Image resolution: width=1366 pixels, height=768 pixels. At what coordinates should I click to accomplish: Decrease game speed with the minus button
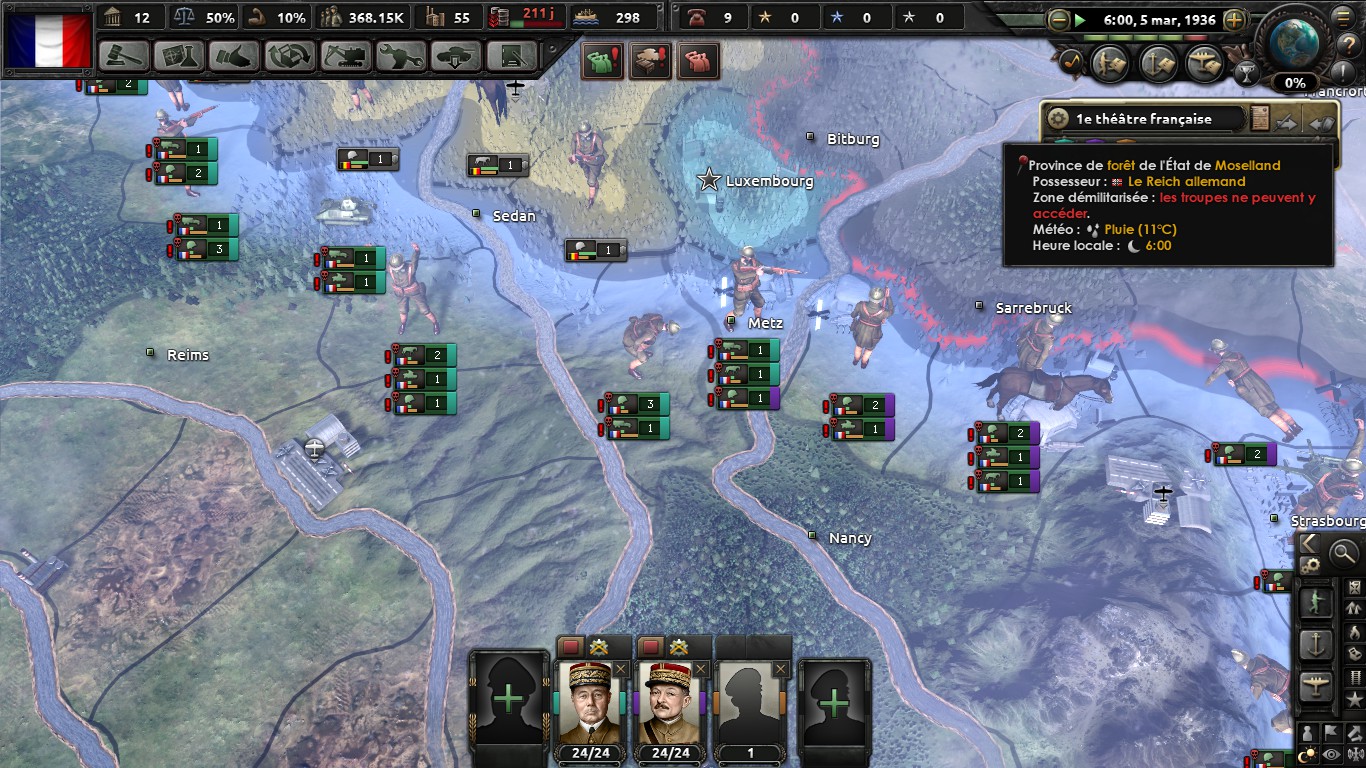coord(1059,20)
